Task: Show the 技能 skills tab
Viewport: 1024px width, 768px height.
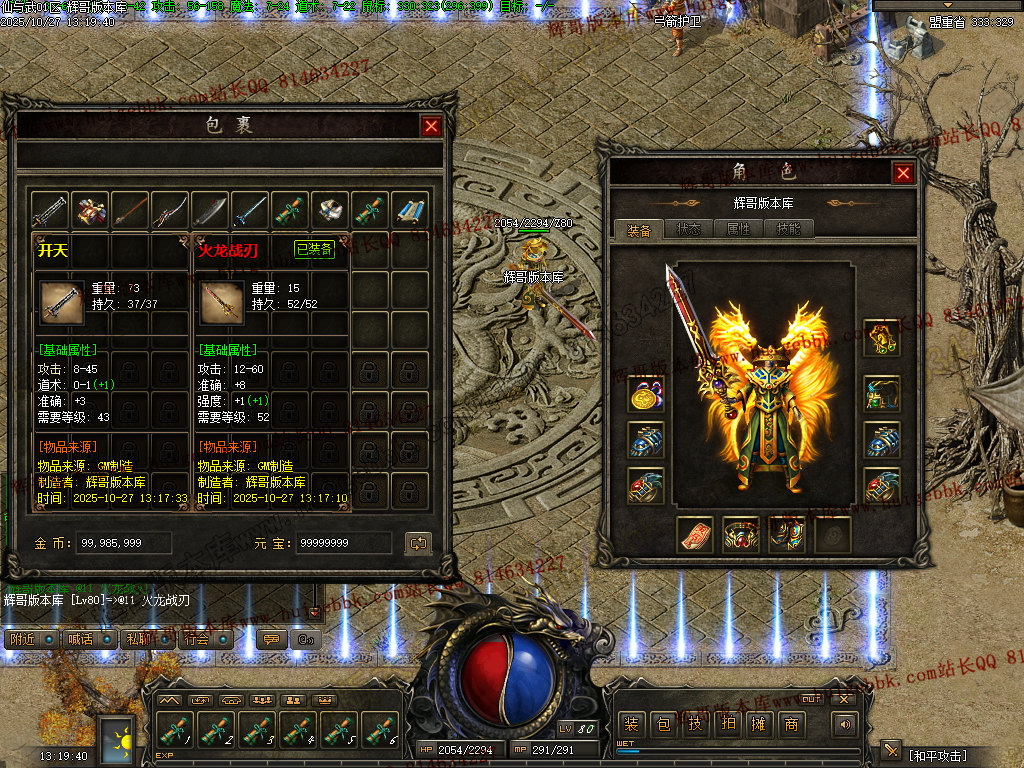Action: (x=788, y=229)
